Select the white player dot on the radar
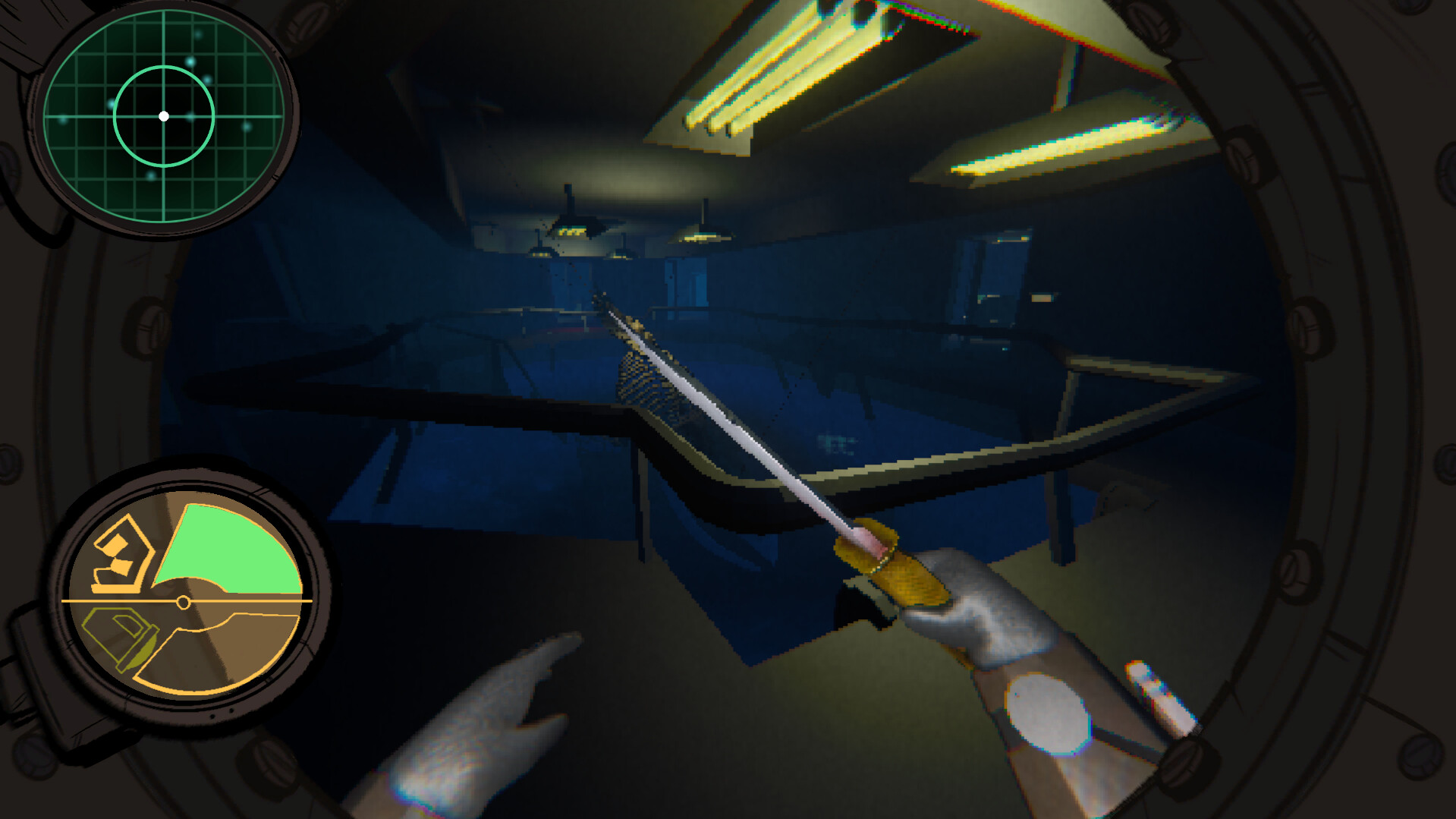This screenshot has height=819, width=1456. point(164,116)
